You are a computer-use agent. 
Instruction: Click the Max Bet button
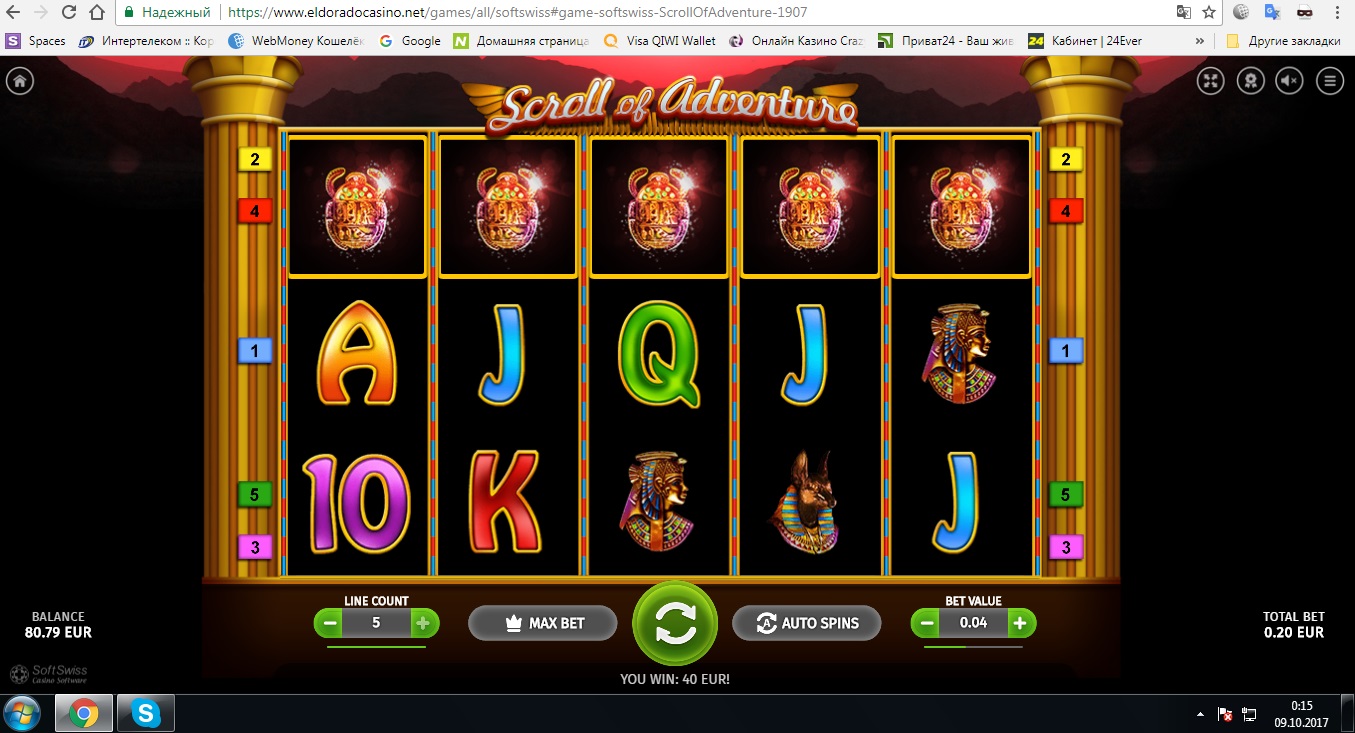pyautogui.click(x=542, y=623)
